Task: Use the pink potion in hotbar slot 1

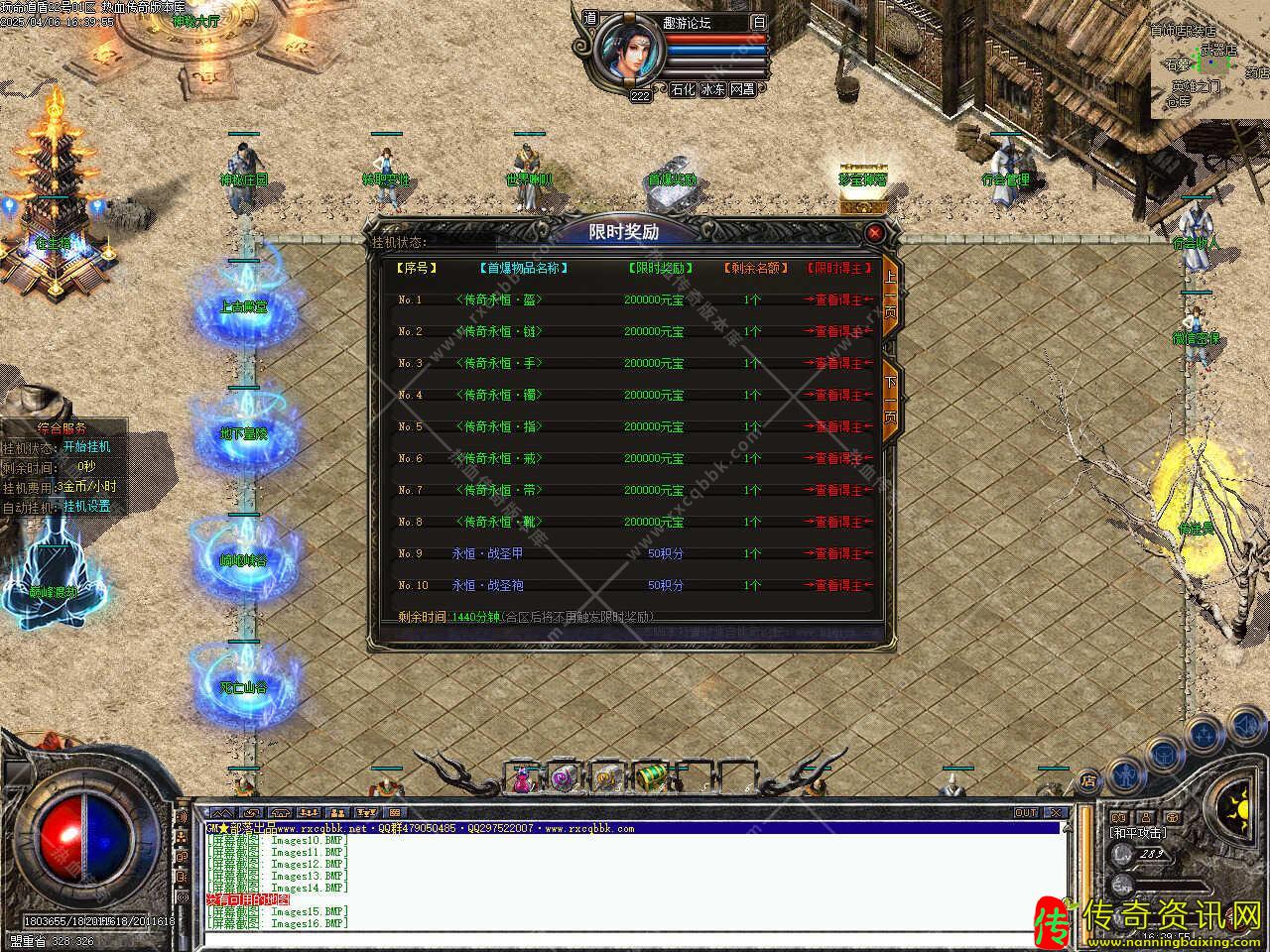Action: pyautogui.click(x=522, y=778)
